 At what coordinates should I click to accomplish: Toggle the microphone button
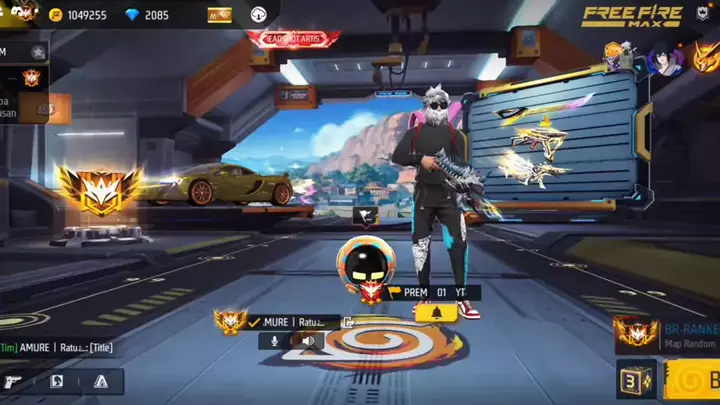(272, 341)
